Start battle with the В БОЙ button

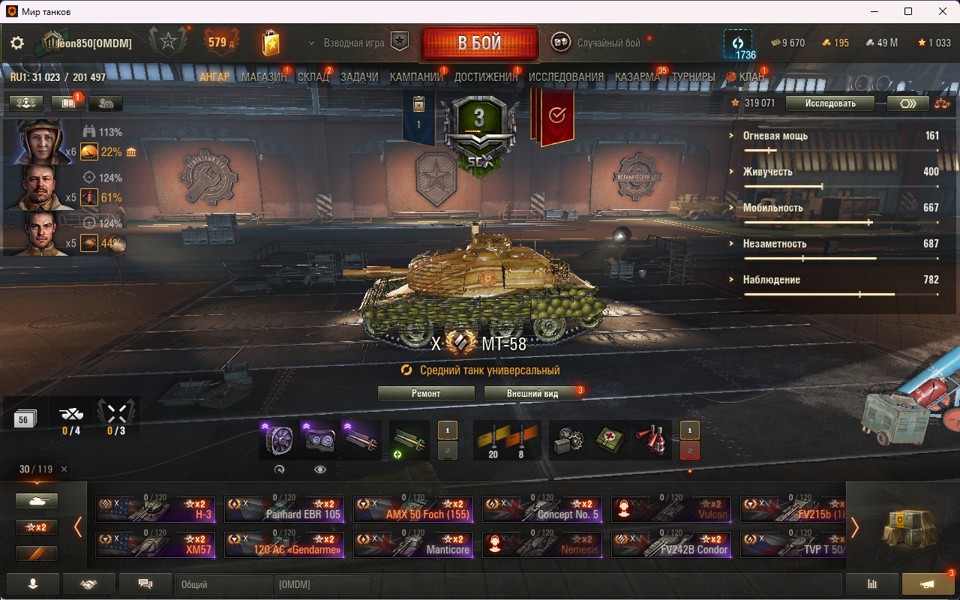coord(480,44)
